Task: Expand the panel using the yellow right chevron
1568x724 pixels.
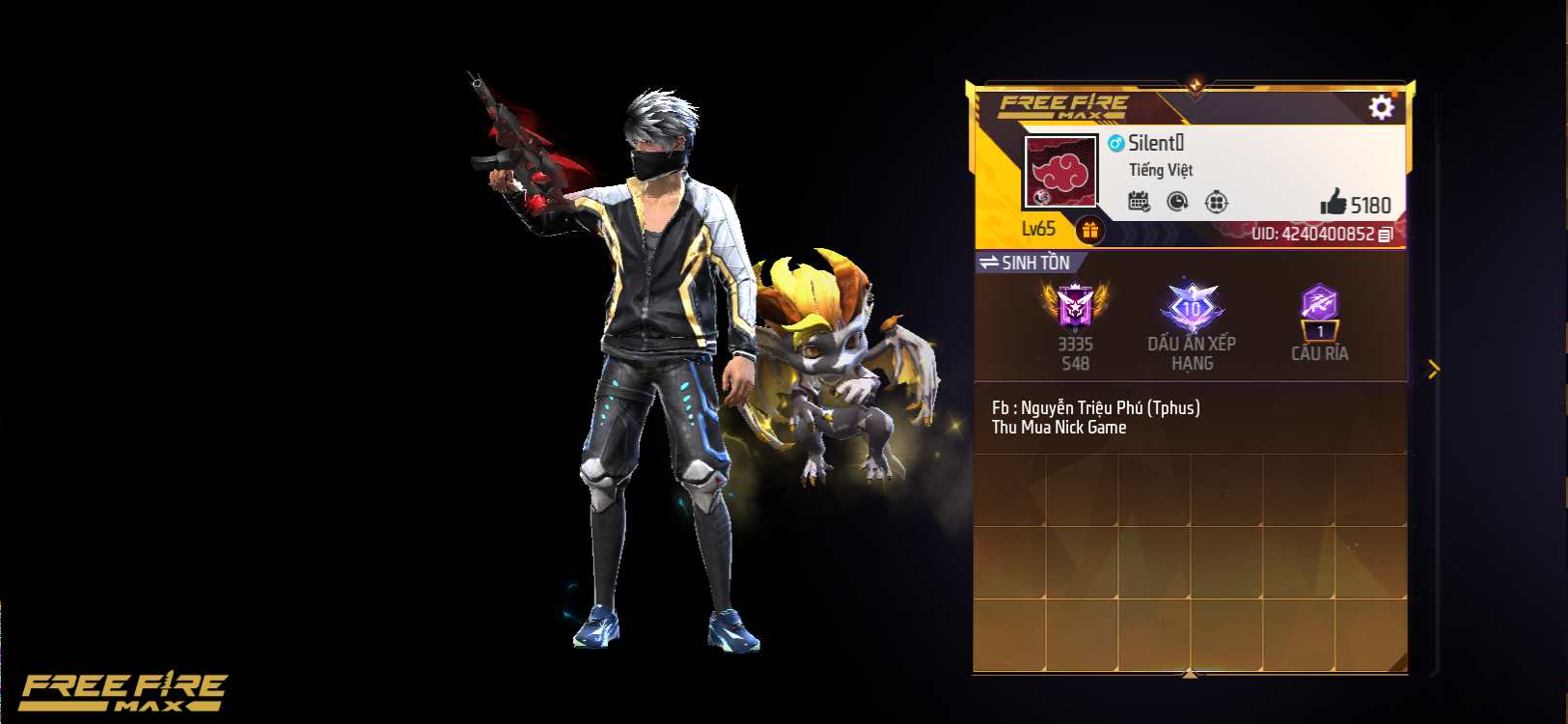Action: click(x=1435, y=370)
